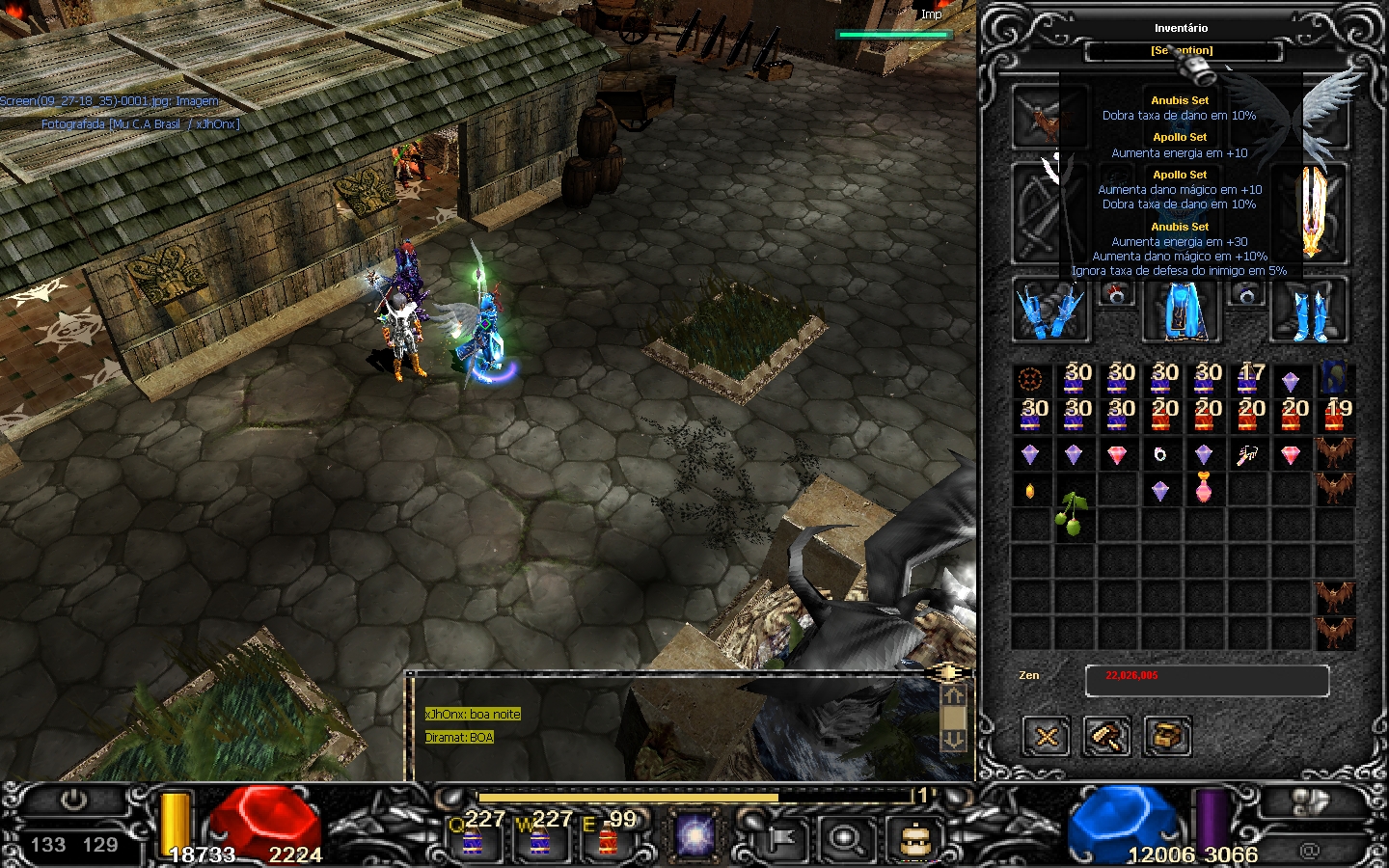The image size is (1389, 868).
Task: Select the equipped blue gloves slot
Action: click(1050, 311)
